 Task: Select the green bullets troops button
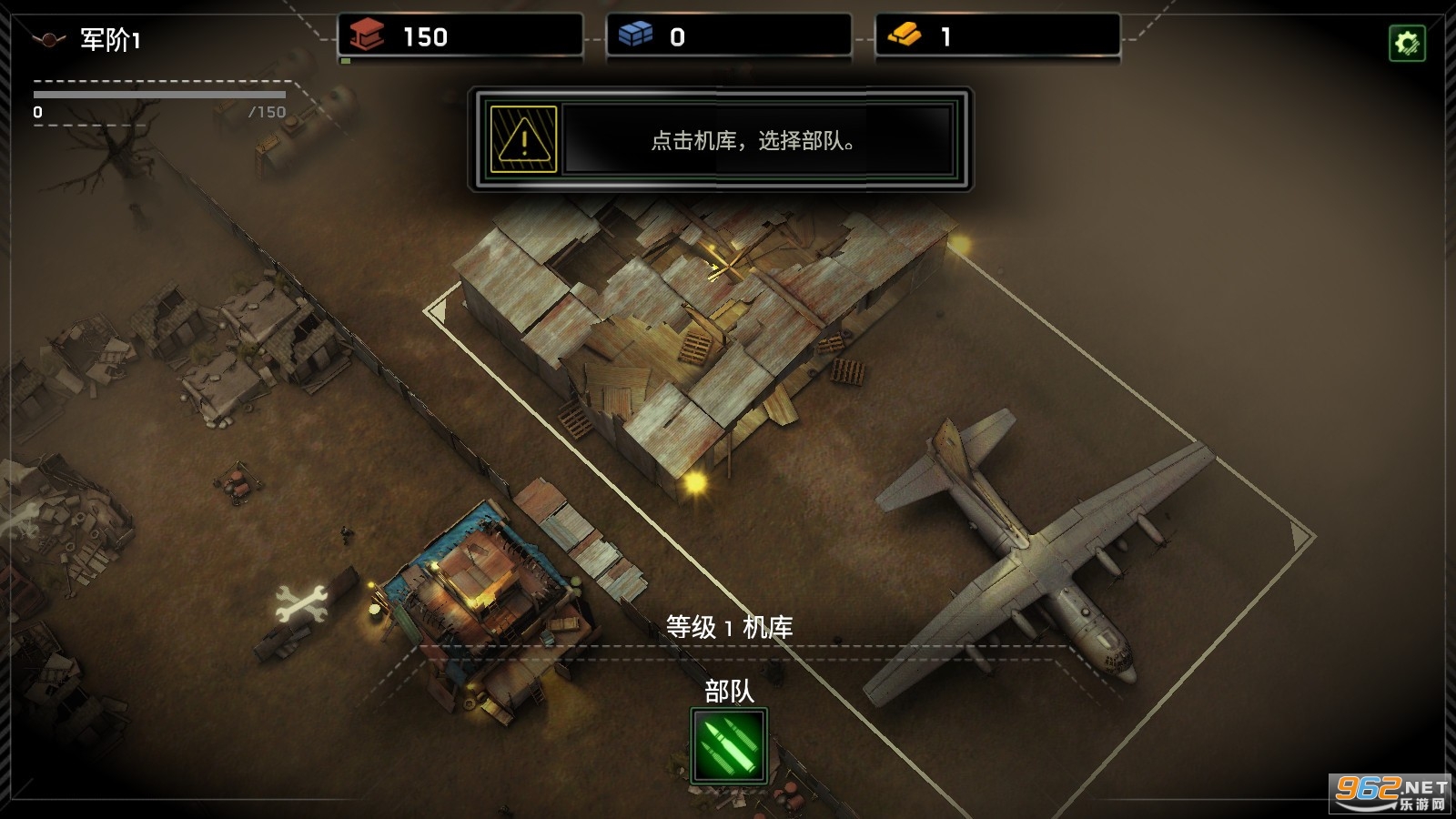[x=729, y=746]
